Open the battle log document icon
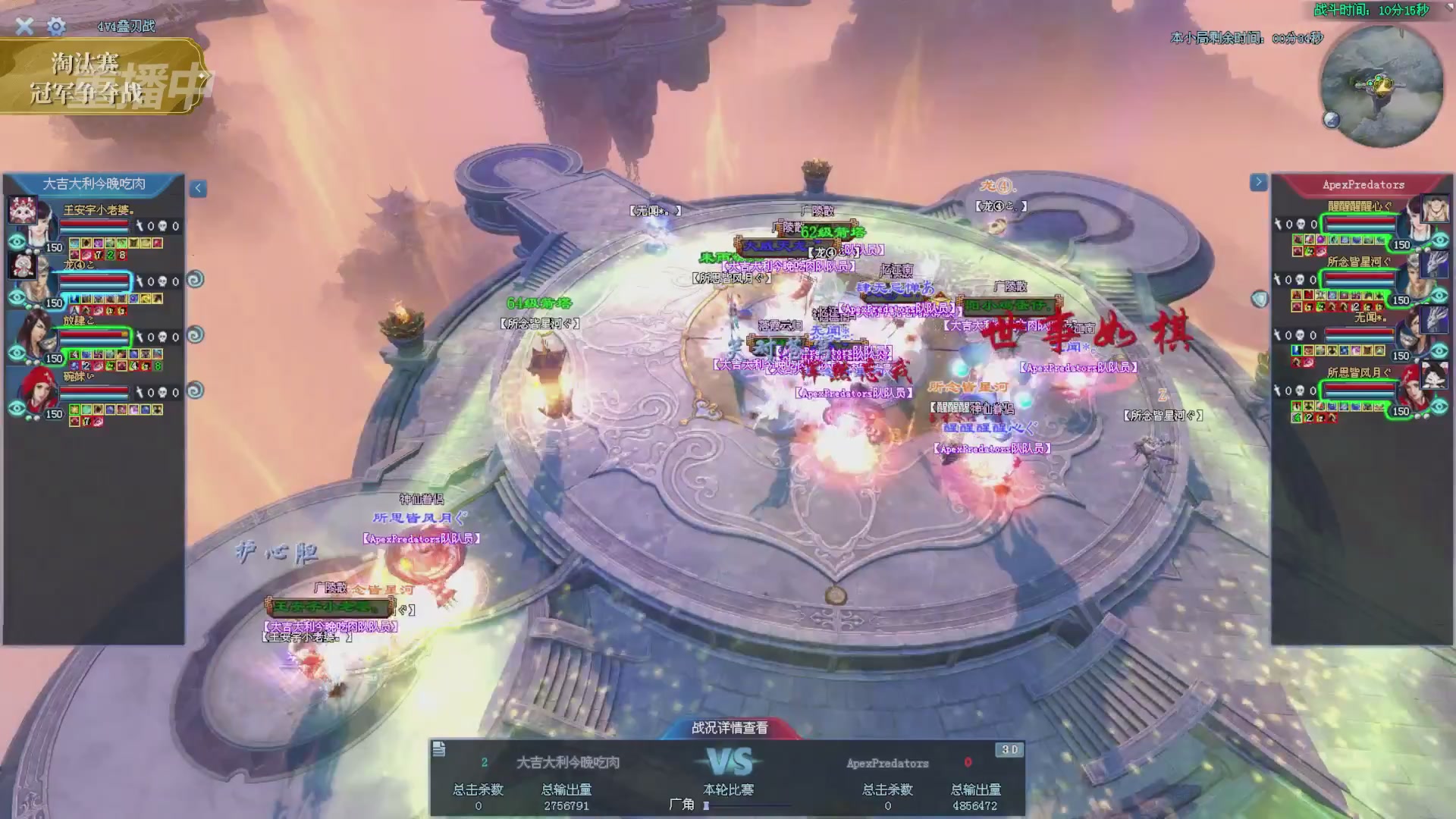Screen dimensions: 1456x819 pyautogui.click(x=439, y=749)
